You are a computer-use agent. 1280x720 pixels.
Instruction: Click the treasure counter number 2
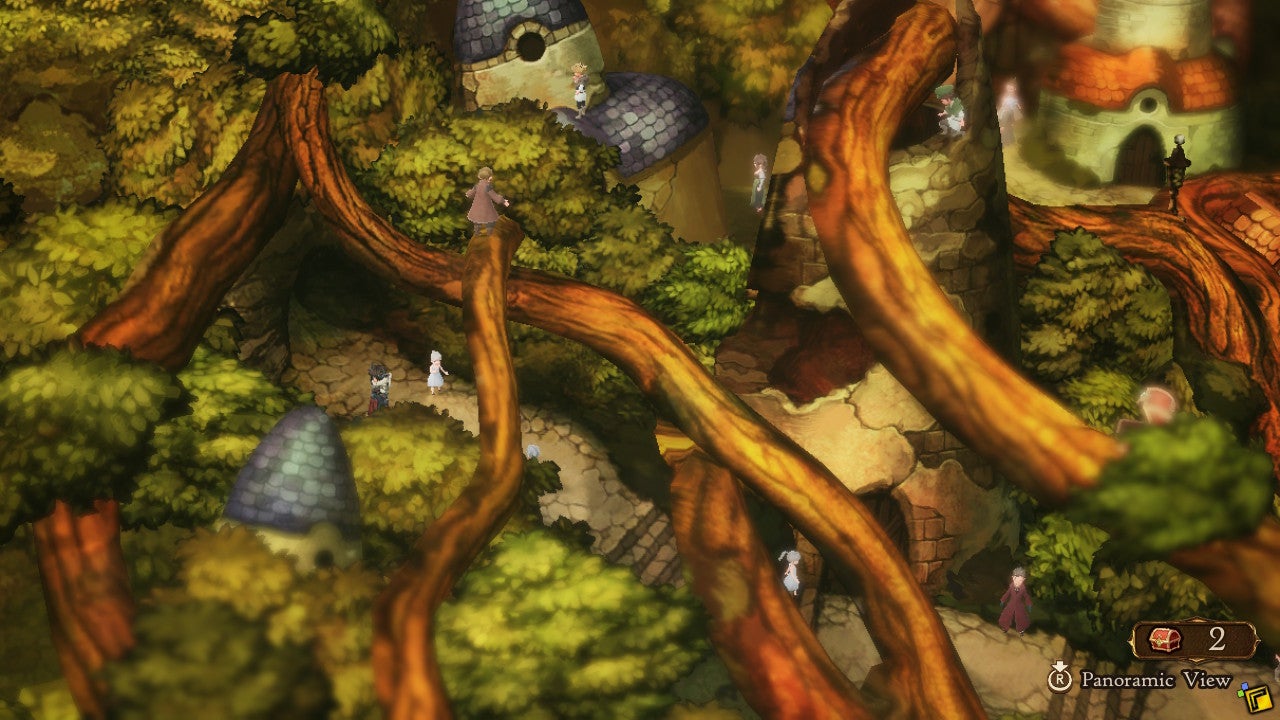pos(1217,637)
